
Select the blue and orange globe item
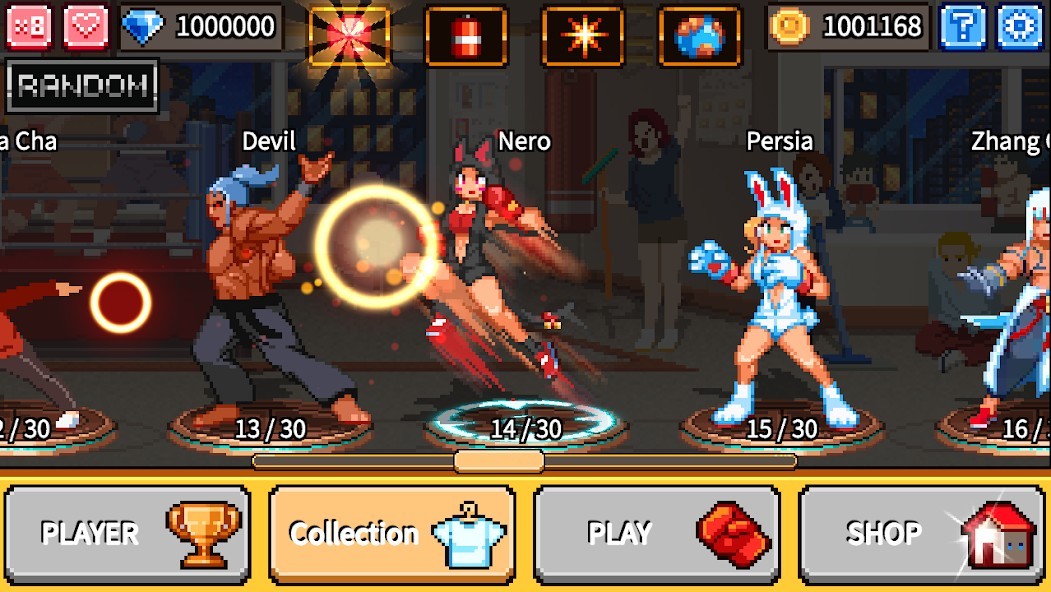coord(699,36)
